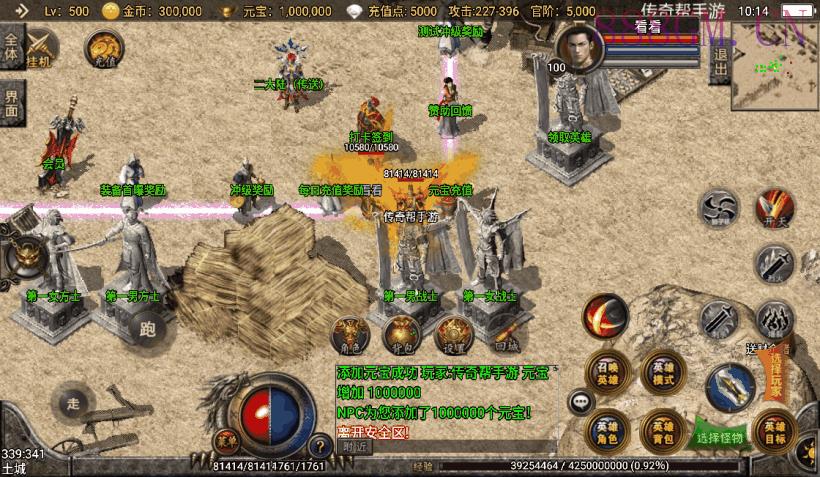
Task: Click the 召唤英雄 summon hero button
Action: (607, 373)
